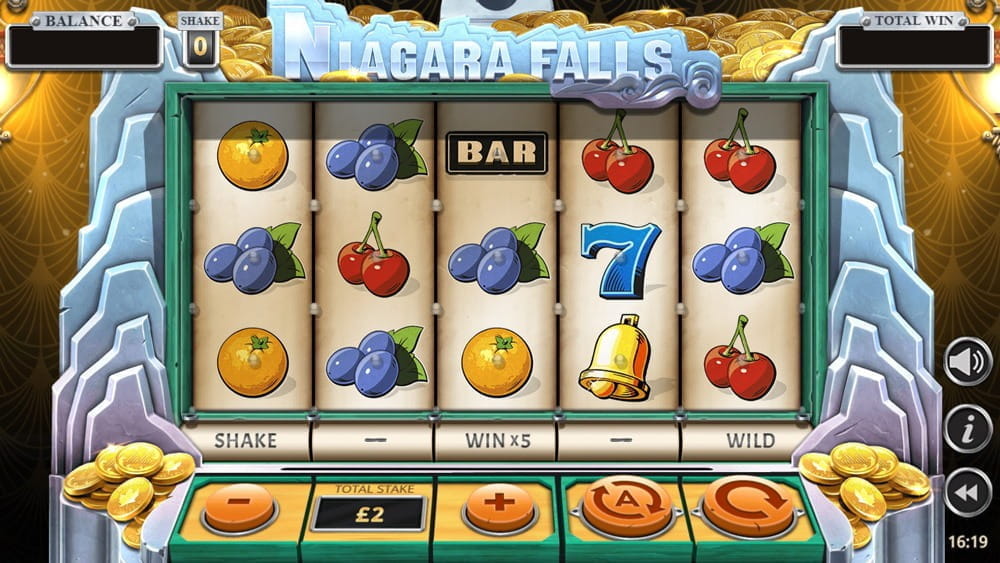
Task: Open the game info panel
Action: (x=967, y=429)
